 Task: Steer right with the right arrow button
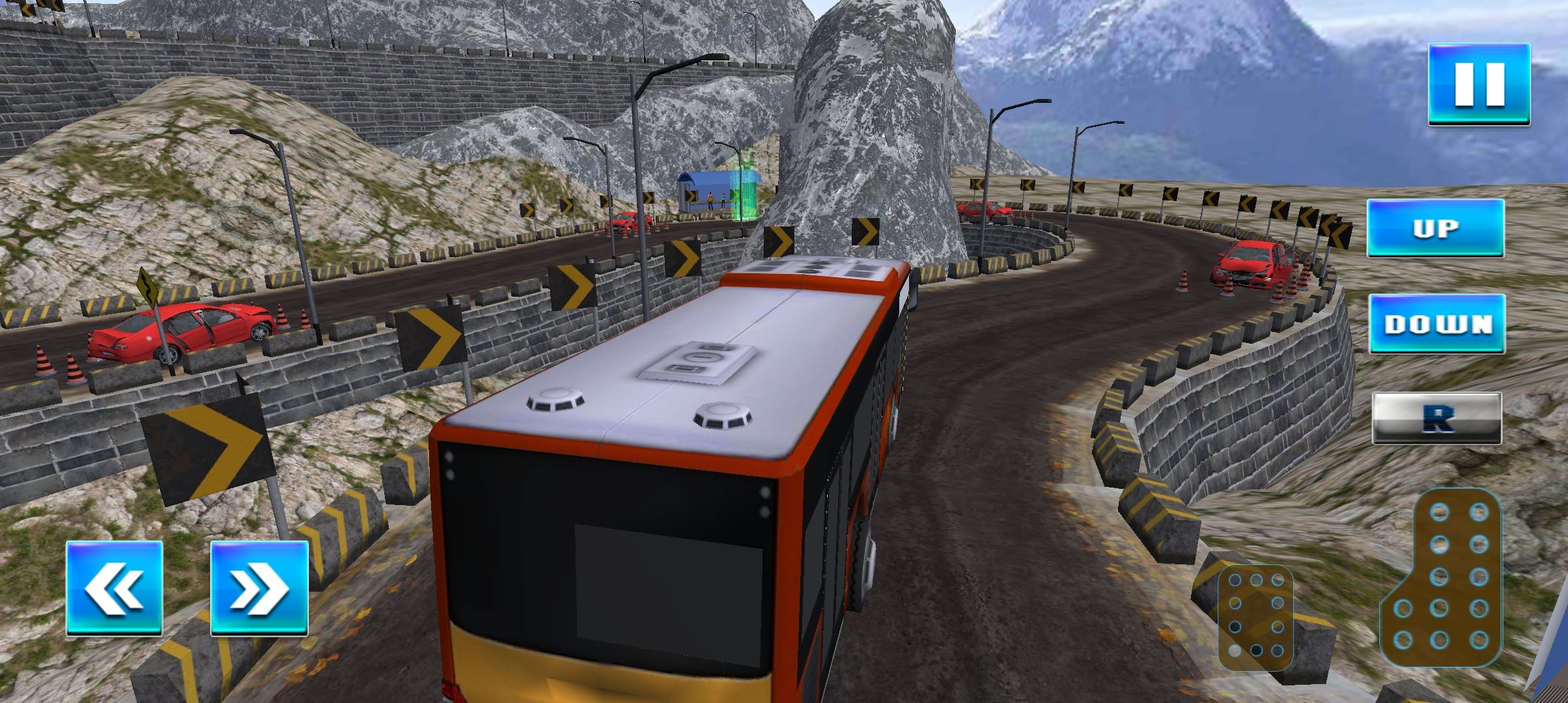pos(259,588)
